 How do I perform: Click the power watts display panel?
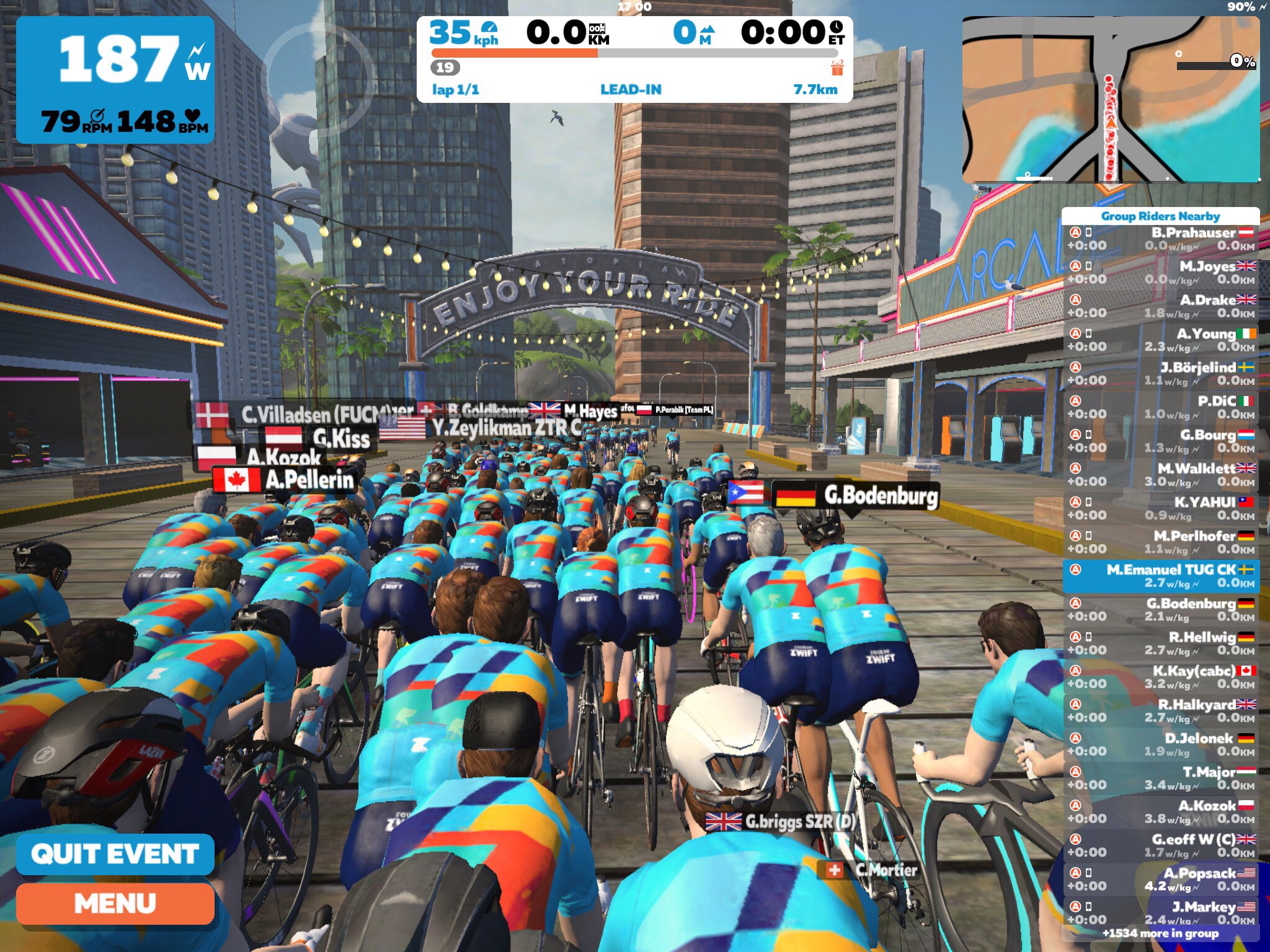115,79
